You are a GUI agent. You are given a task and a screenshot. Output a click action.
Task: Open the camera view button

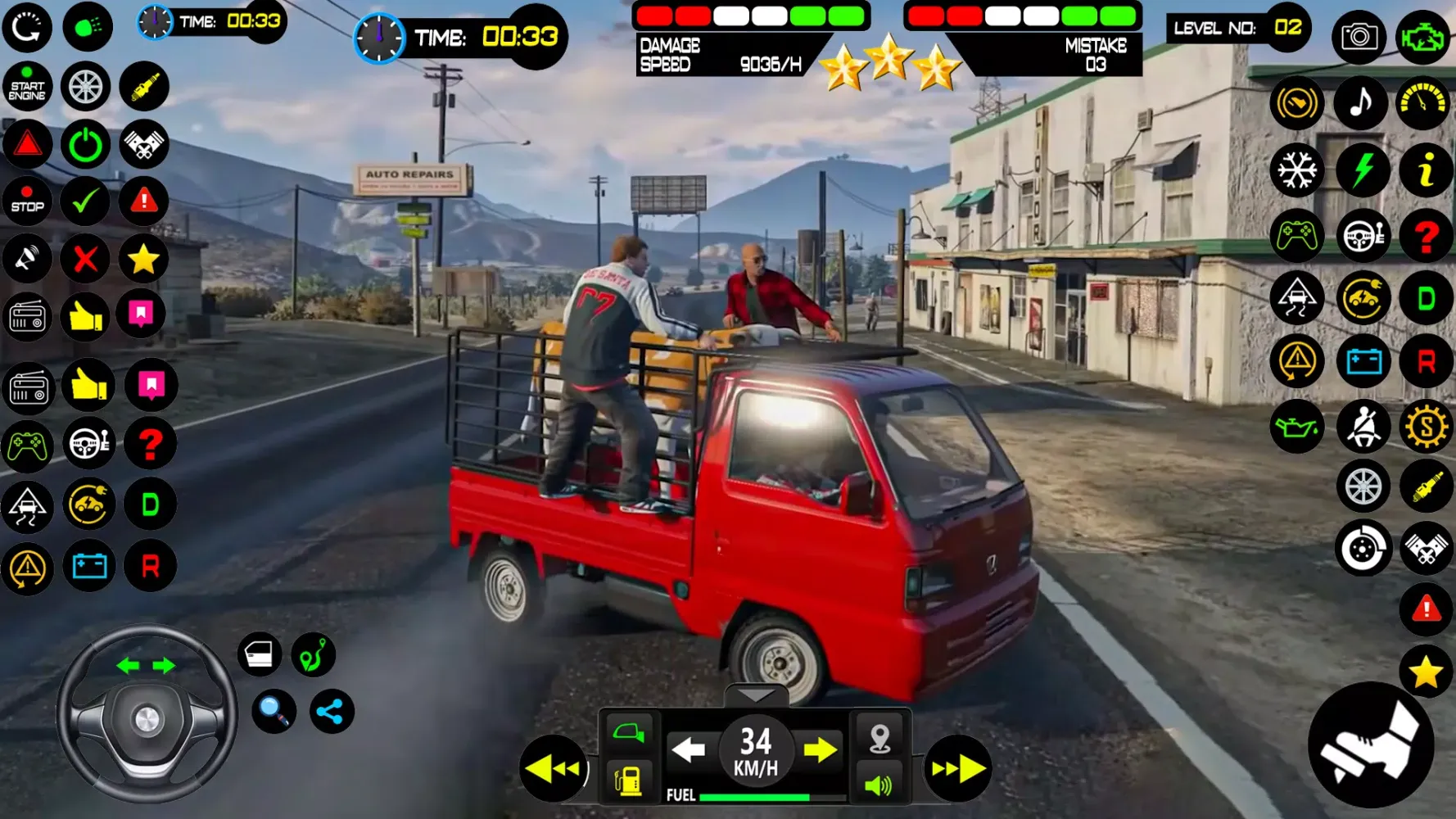(x=1359, y=37)
